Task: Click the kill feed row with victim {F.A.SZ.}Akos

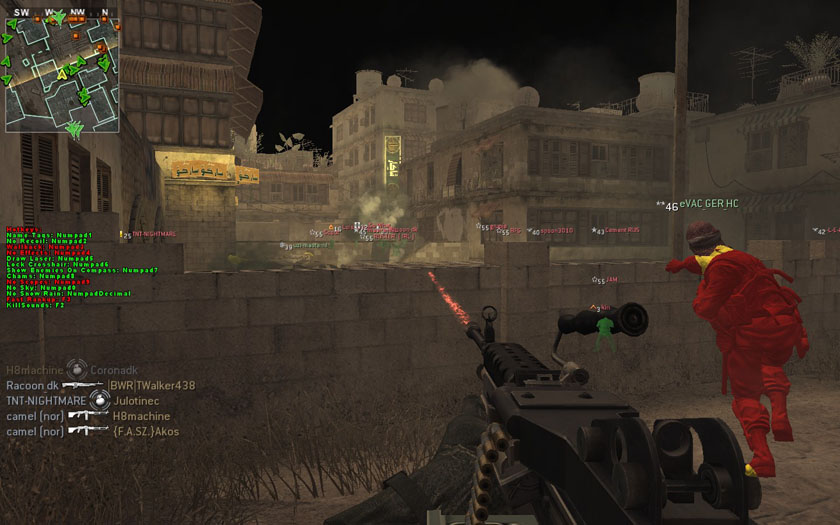Action: tap(92, 431)
